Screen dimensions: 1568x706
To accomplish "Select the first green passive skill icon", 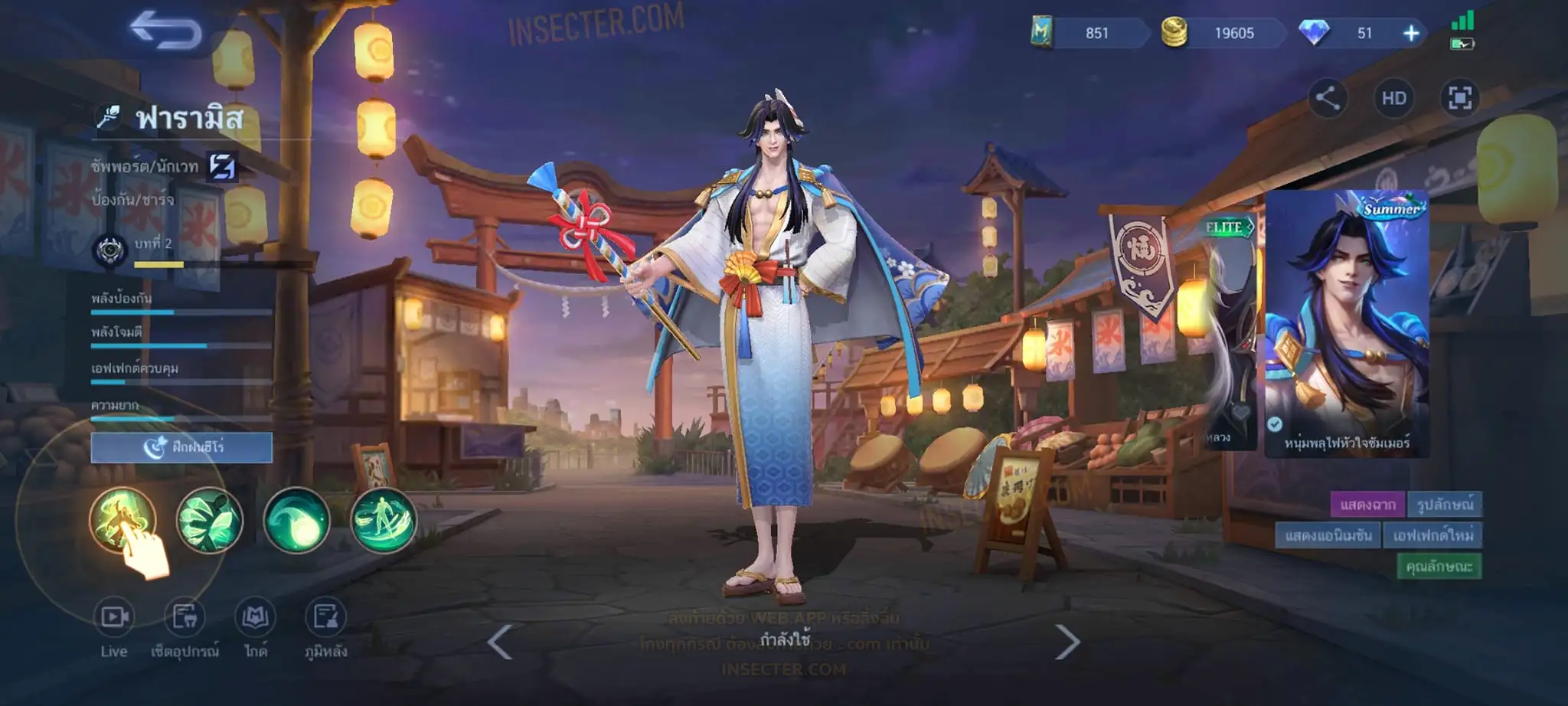I will click(x=122, y=520).
